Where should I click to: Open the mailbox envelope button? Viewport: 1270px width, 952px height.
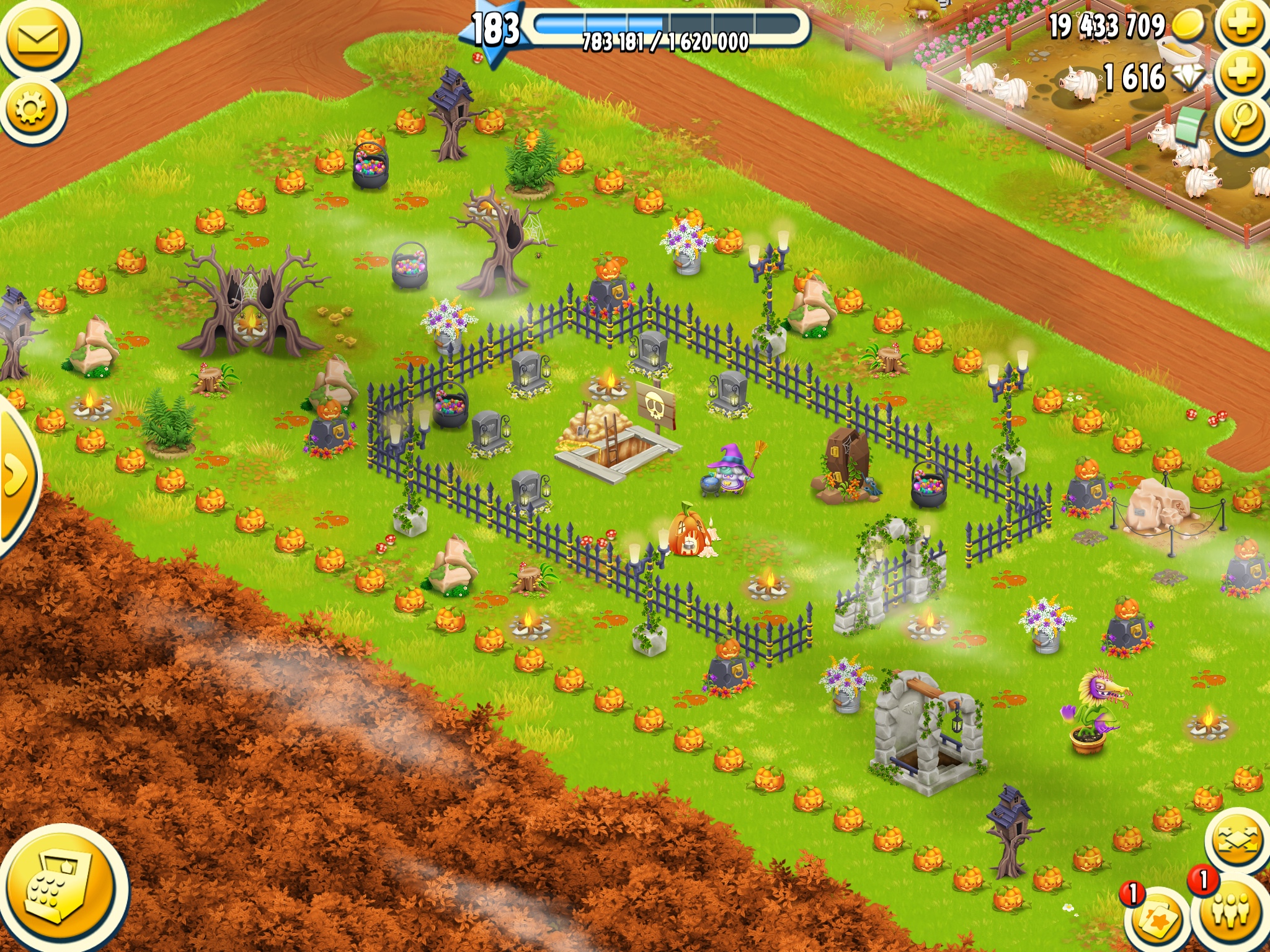38,40
